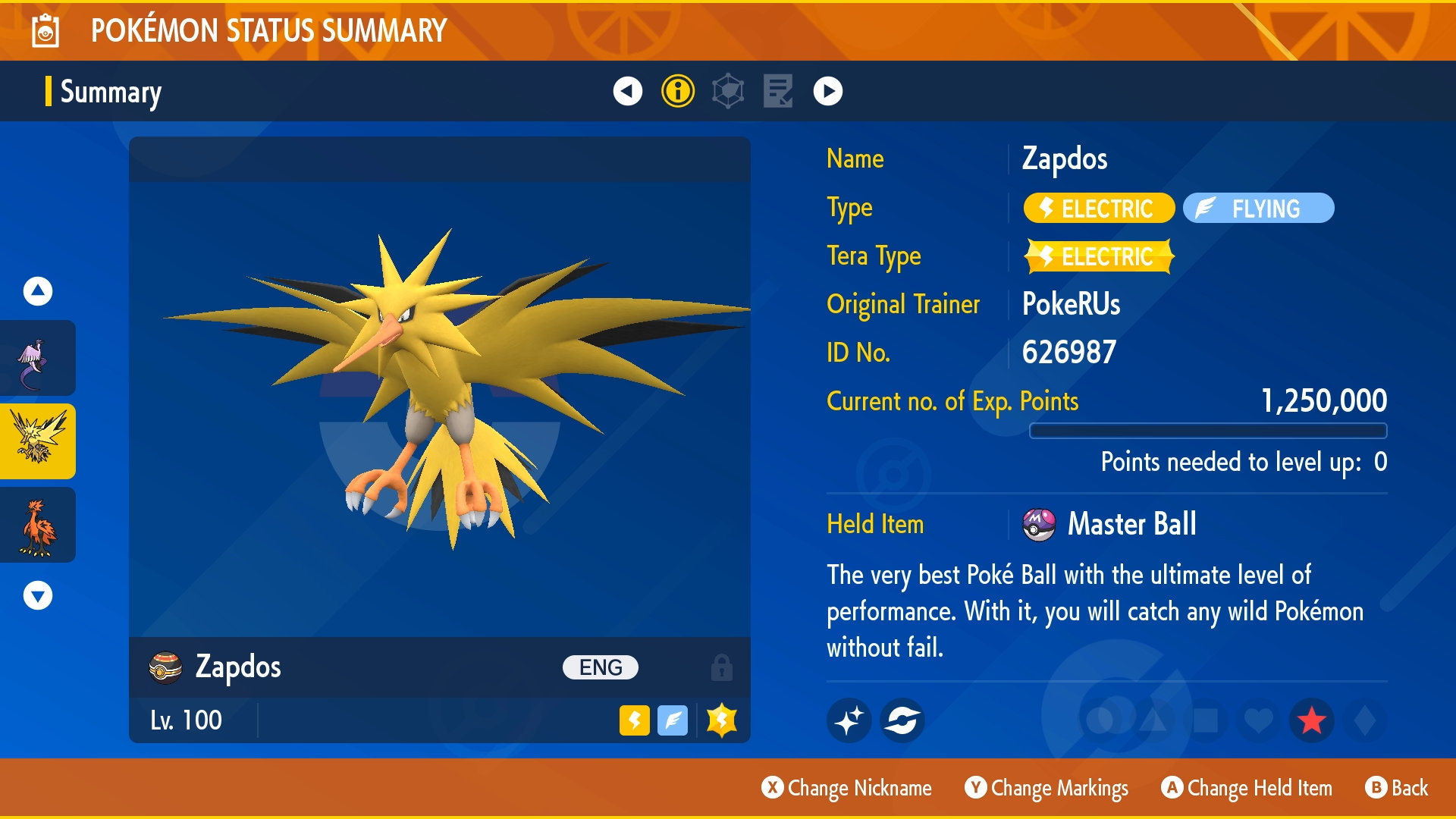Select the Galarian Moltres thumbnail in the sidebar

38,525
